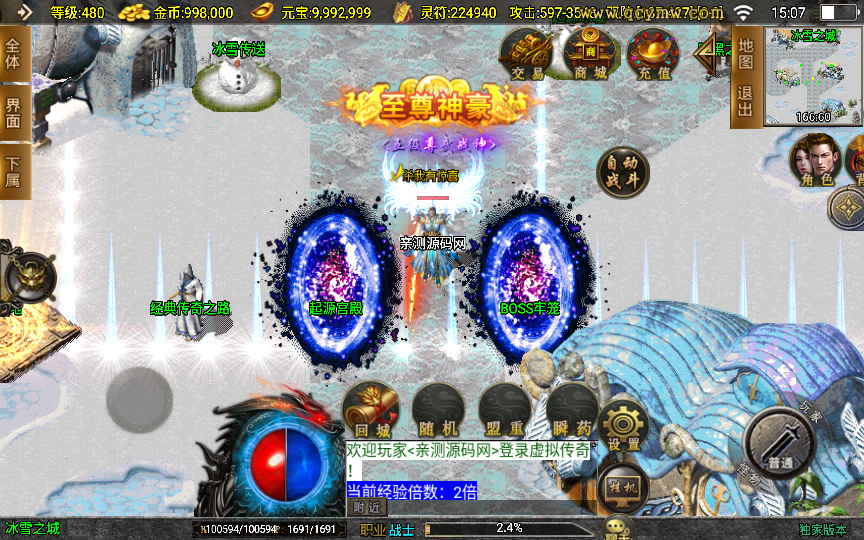The width and height of the screenshot is (864, 540).
Task: Click the 冰雪之城 minimap
Action: coord(811,78)
